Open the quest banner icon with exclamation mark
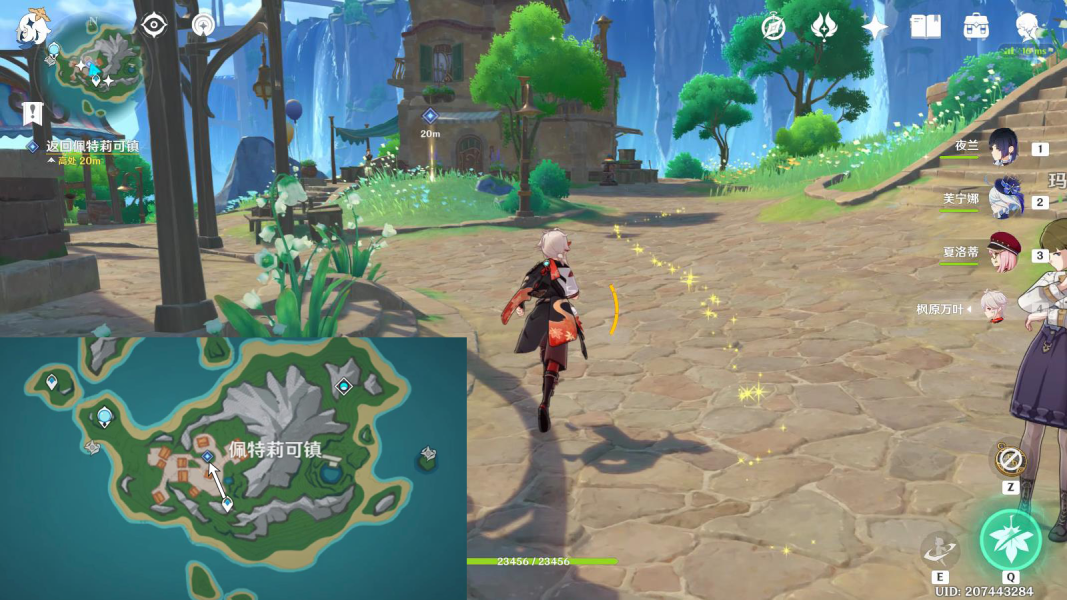This screenshot has height=600, width=1067. [32, 112]
